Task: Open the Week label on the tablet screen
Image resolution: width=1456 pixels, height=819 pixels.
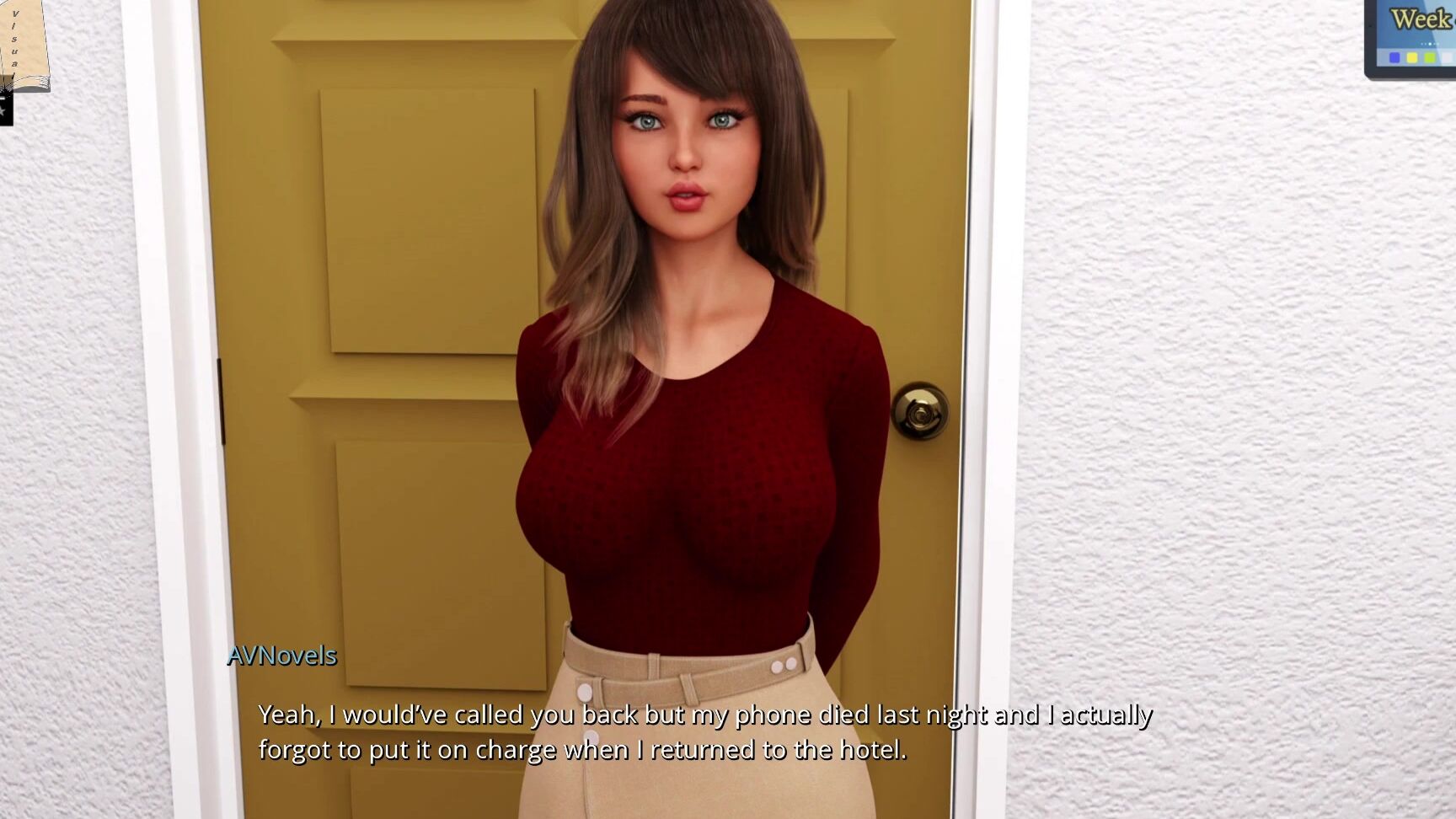Action: [1419, 17]
